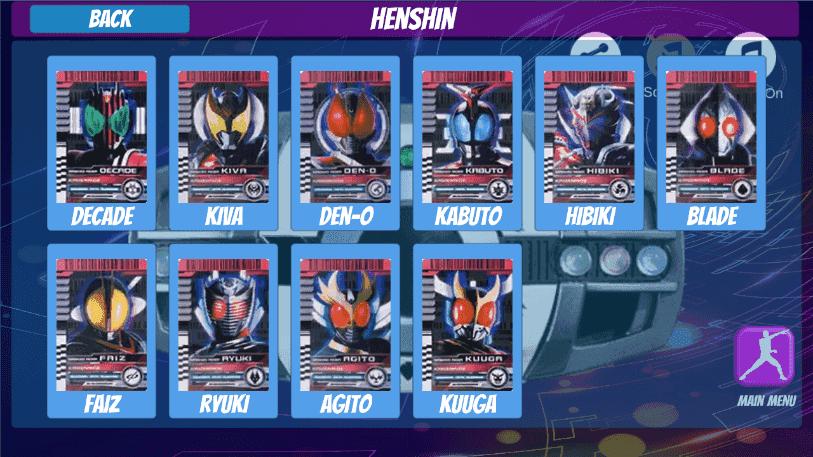813x457 pixels.
Task: Select the Kabuto rider card
Action: coord(467,140)
